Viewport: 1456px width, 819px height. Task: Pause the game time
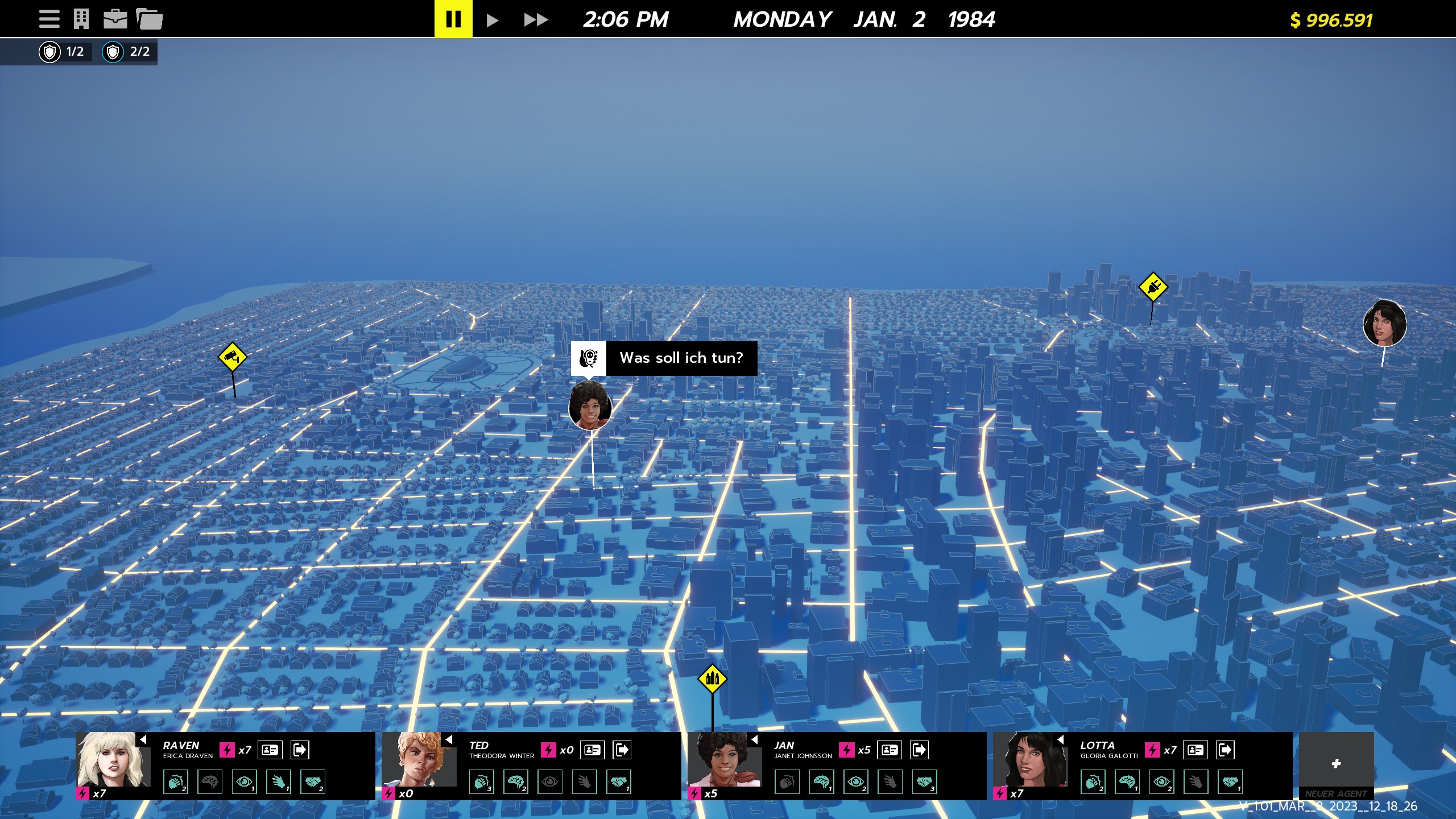(453, 19)
